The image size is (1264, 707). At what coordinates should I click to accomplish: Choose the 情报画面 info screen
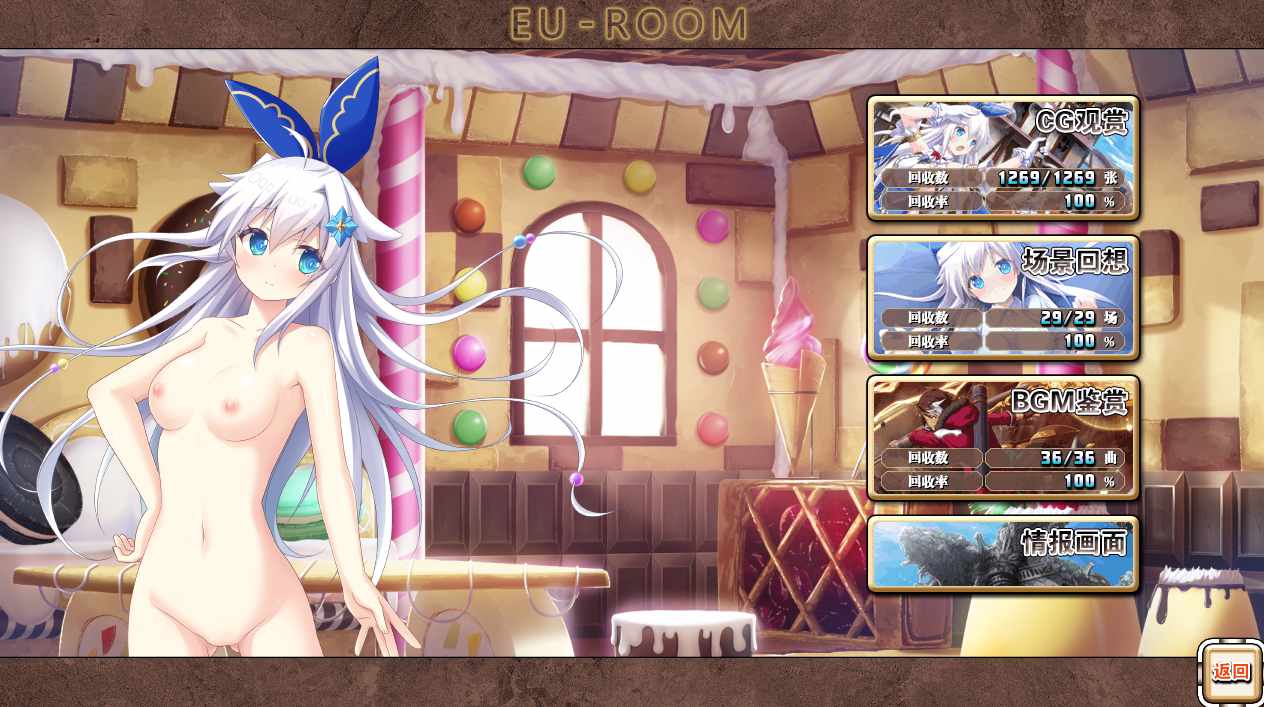[x=1002, y=553]
